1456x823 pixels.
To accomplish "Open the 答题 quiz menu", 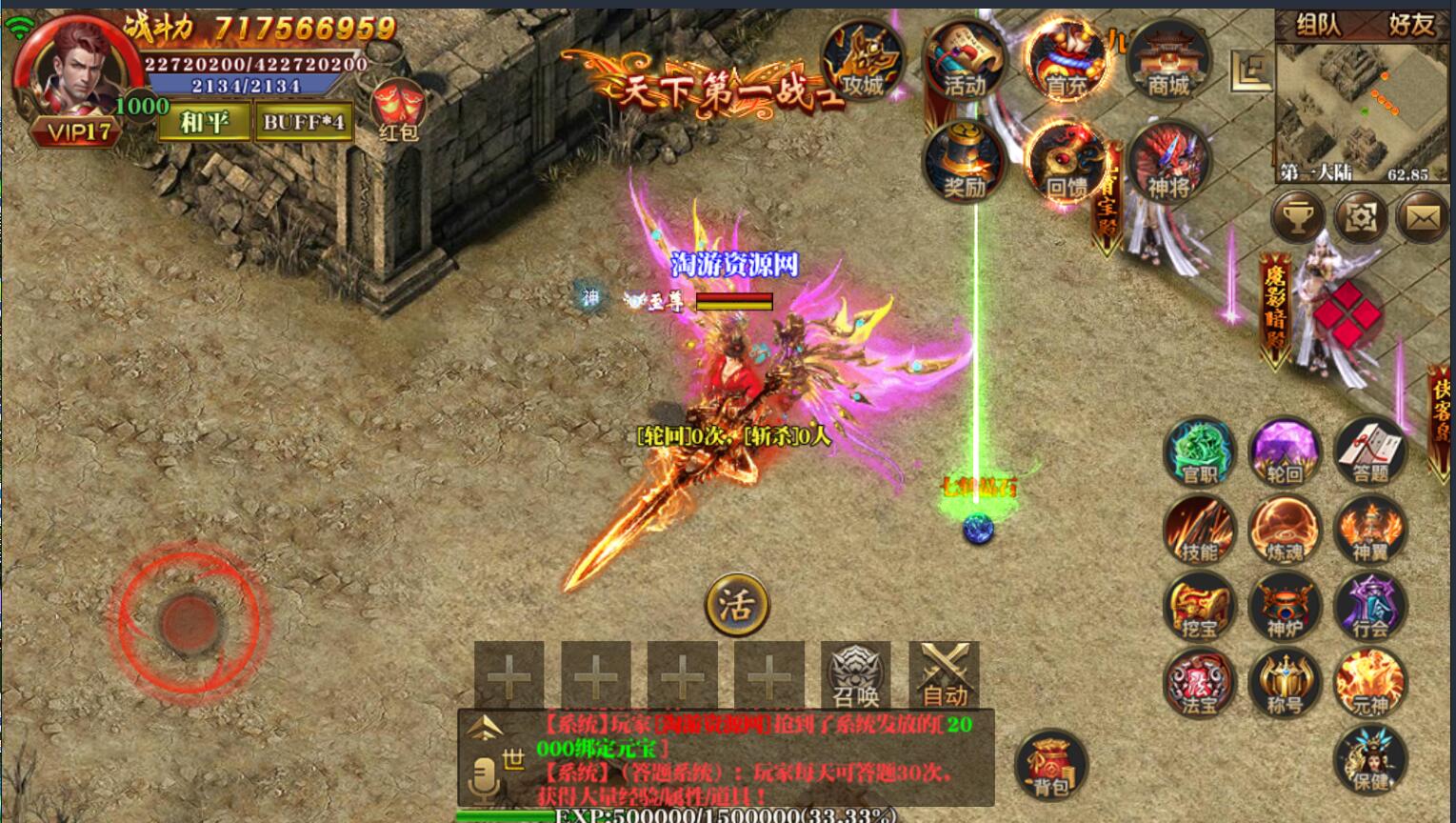I will click(x=1370, y=452).
